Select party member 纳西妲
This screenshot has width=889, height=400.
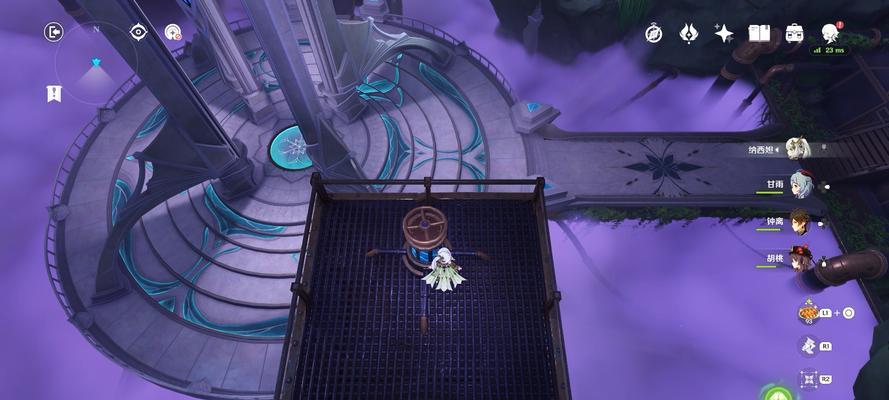pos(798,149)
